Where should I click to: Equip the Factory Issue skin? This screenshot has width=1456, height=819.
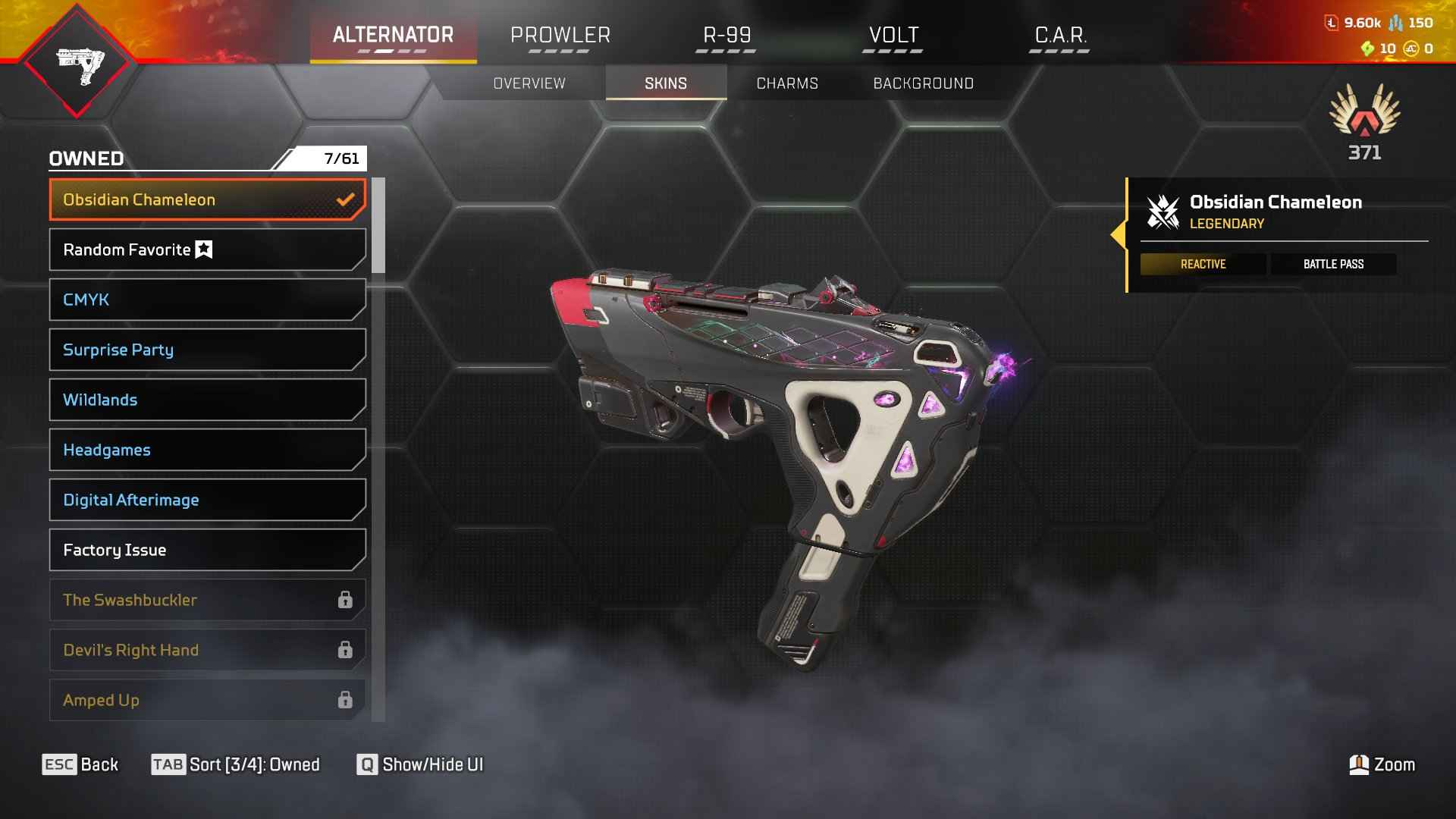click(207, 550)
